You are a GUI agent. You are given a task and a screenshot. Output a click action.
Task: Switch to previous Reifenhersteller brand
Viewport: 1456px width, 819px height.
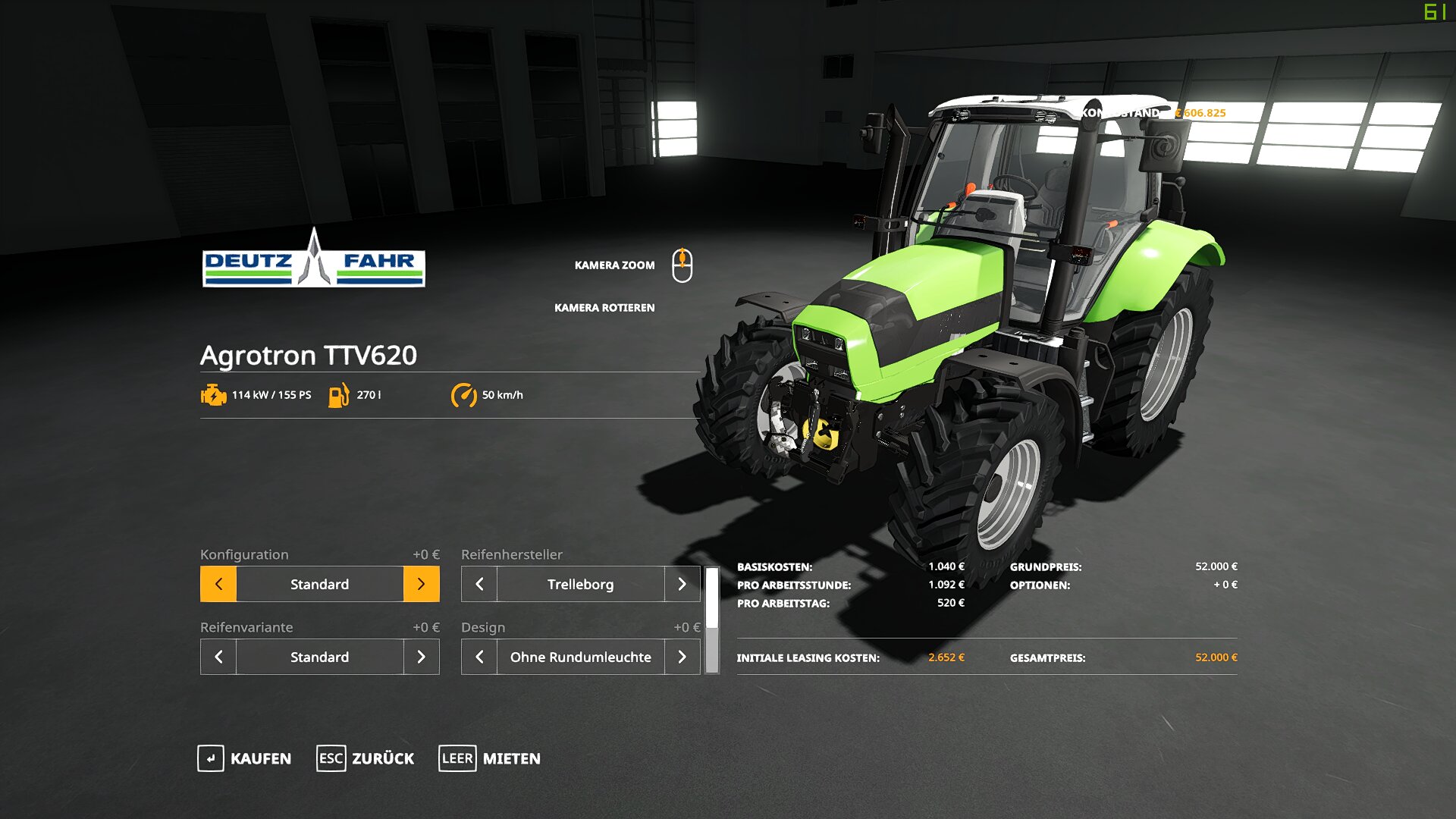click(x=479, y=584)
